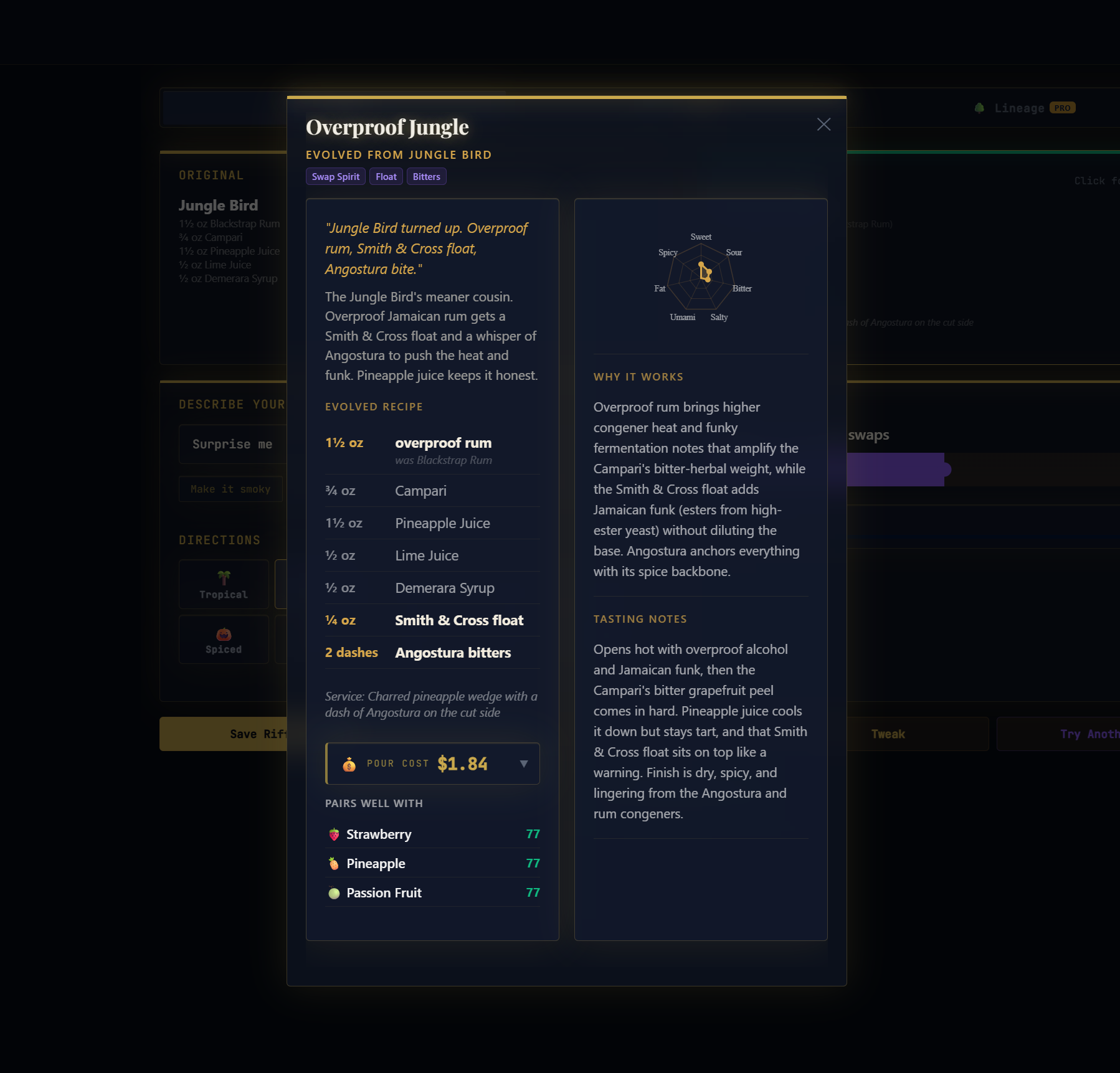Click the Save Riff button
The image size is (1120, 1073).
click(257, 734)
